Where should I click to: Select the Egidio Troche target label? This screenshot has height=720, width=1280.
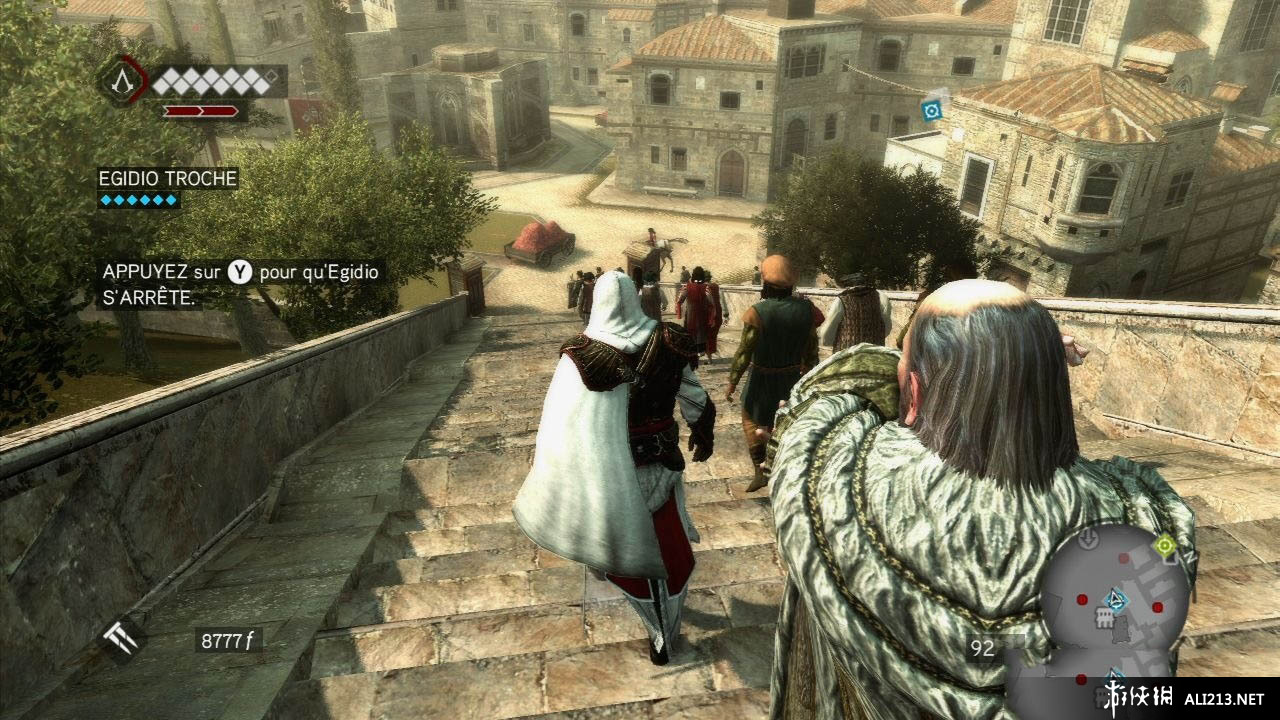tap(167, 179)
